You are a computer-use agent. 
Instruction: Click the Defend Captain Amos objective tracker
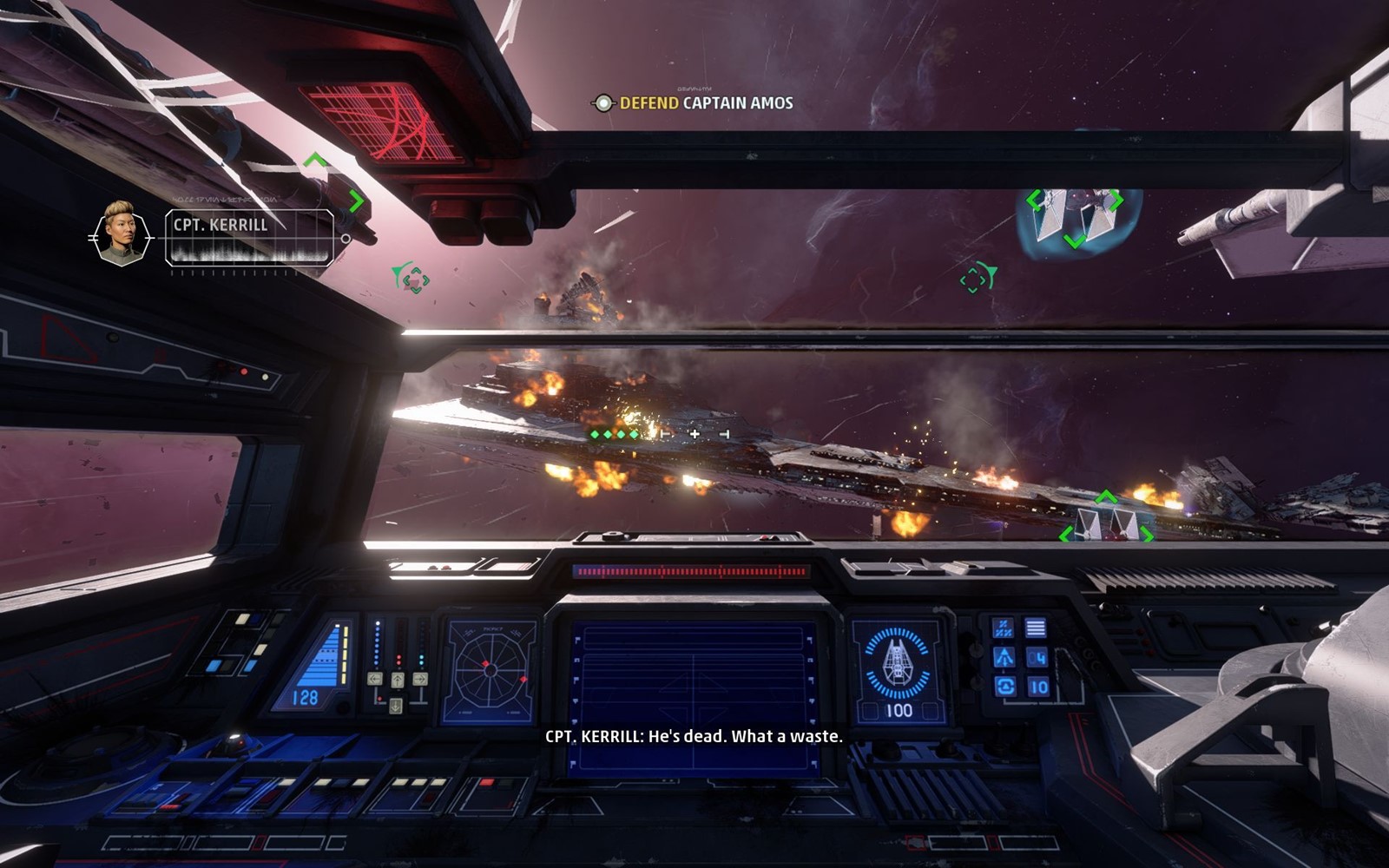coord(694,103)
